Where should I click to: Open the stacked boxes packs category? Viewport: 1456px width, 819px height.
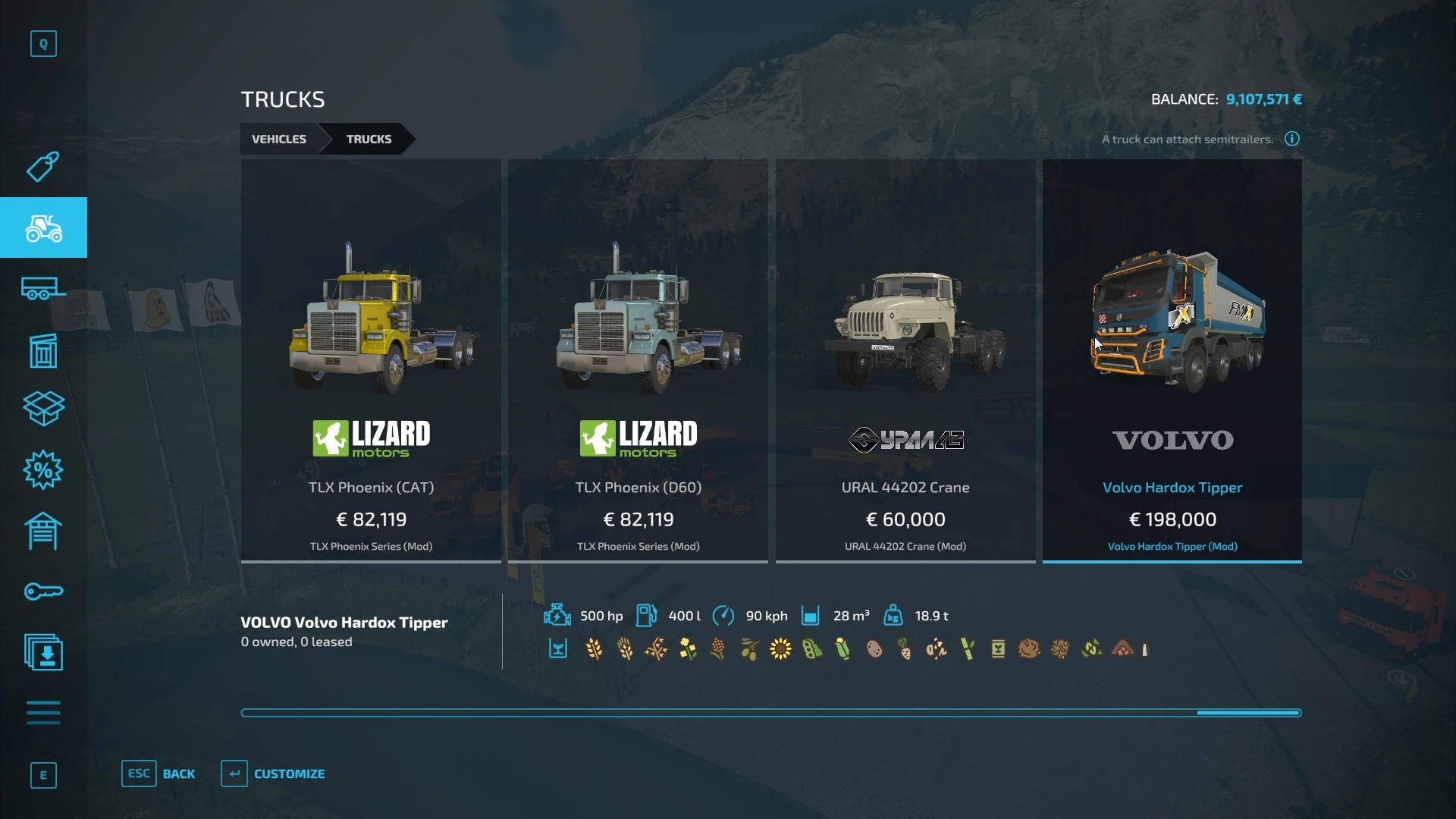43,409
